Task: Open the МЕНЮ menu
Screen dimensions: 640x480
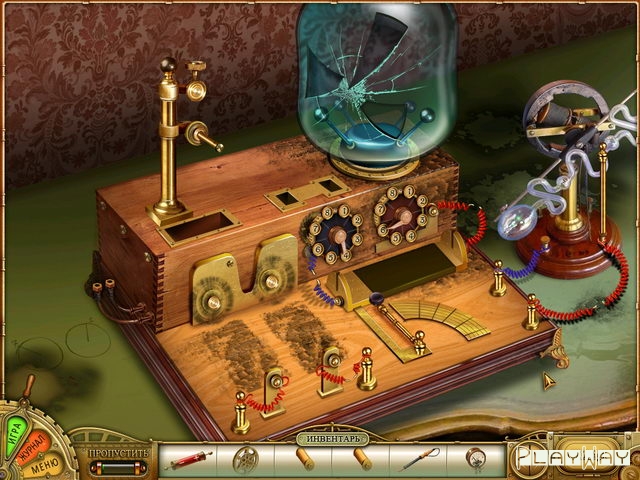Action: click(43, 467)
